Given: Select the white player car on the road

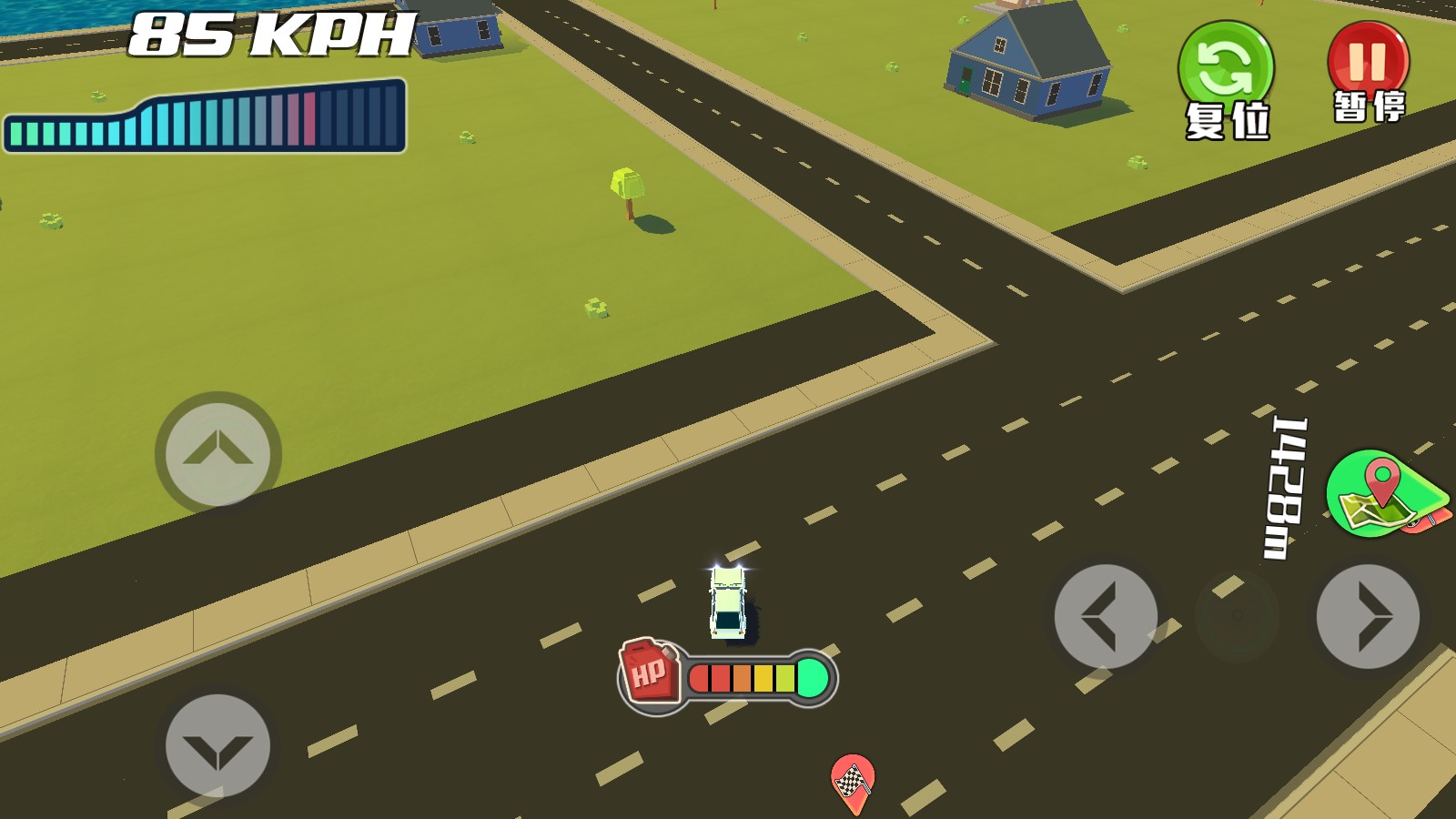Looking at the screenshot, I should (x=728, y=601).
